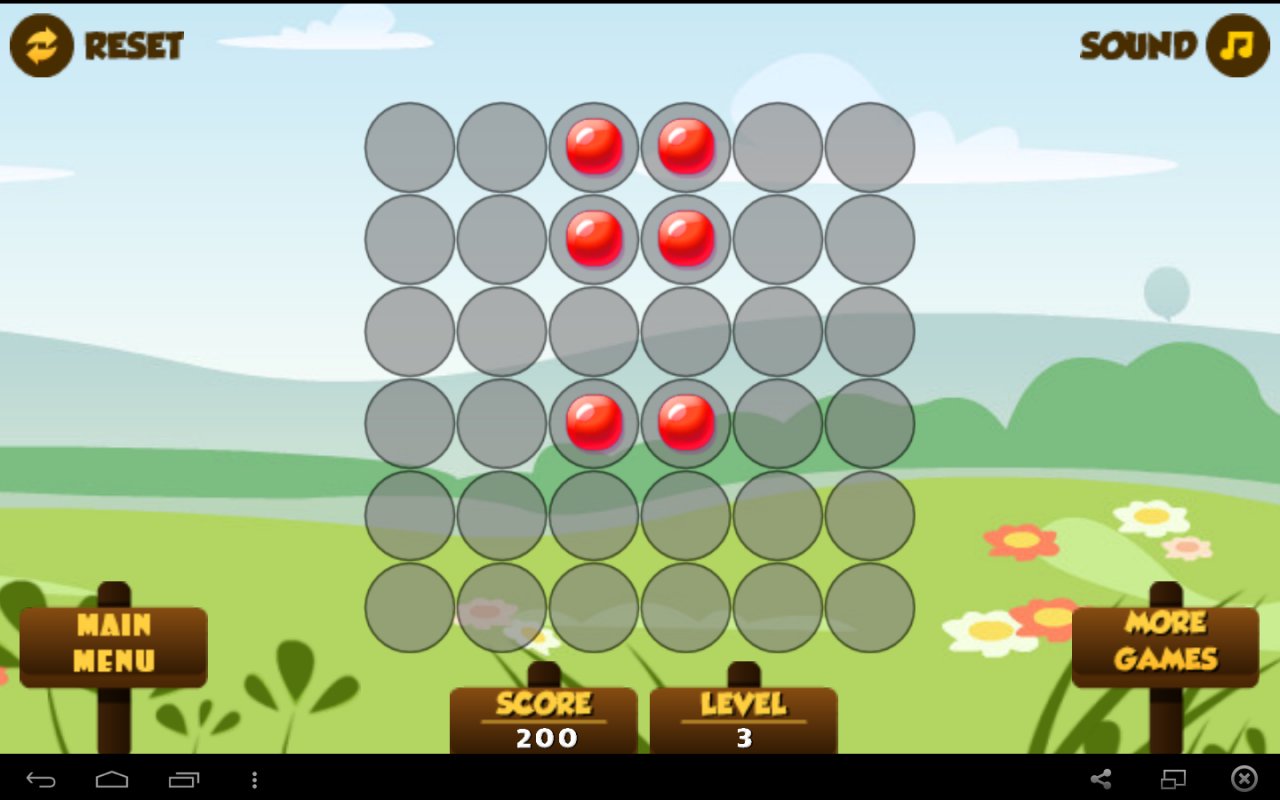Click the red ball in the top-left pair
Image resolution: width=1280 pixels, height=800 pixels.
point(593,147)
